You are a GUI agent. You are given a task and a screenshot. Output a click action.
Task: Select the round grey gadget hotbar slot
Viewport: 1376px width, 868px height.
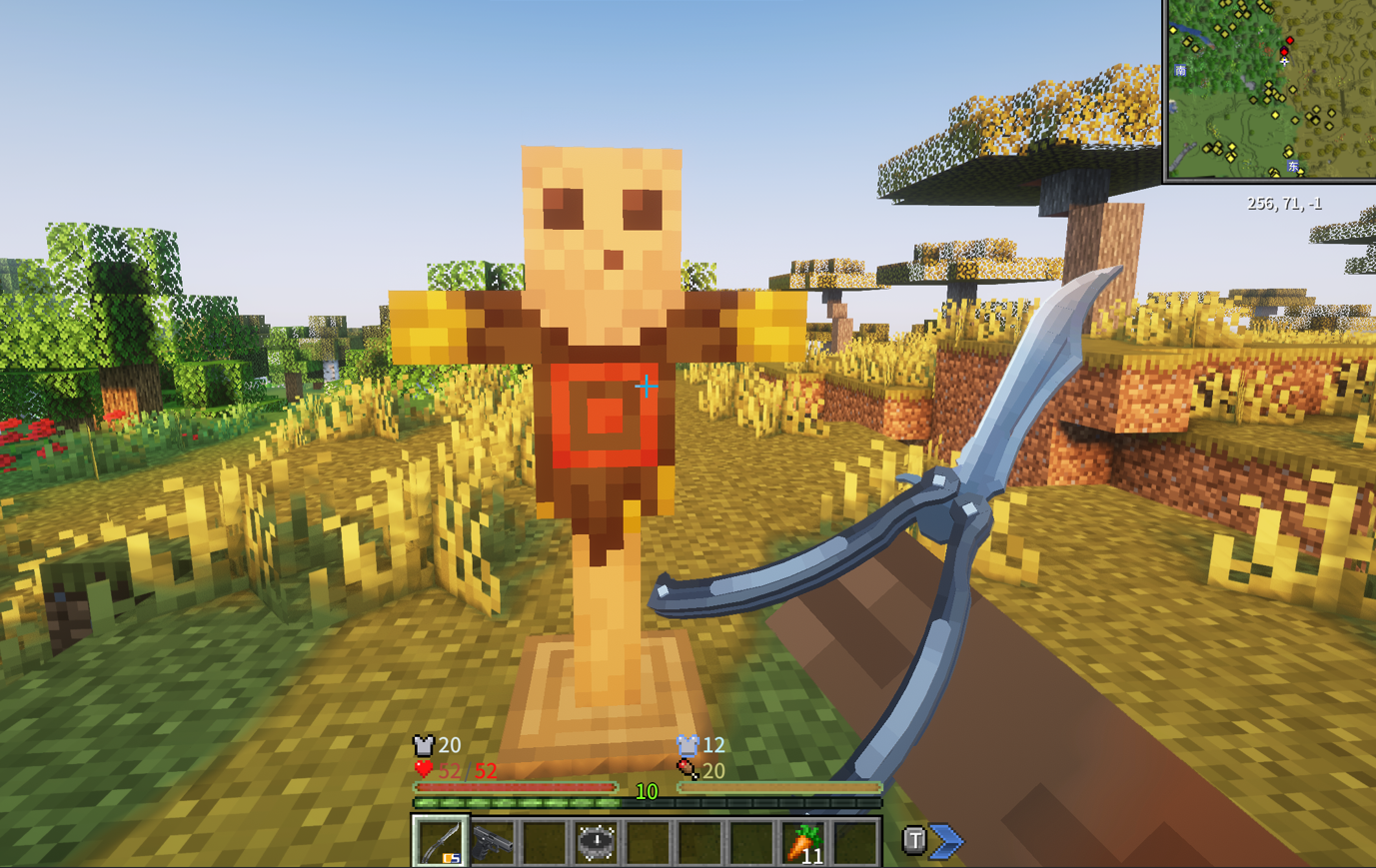(597, 842)
